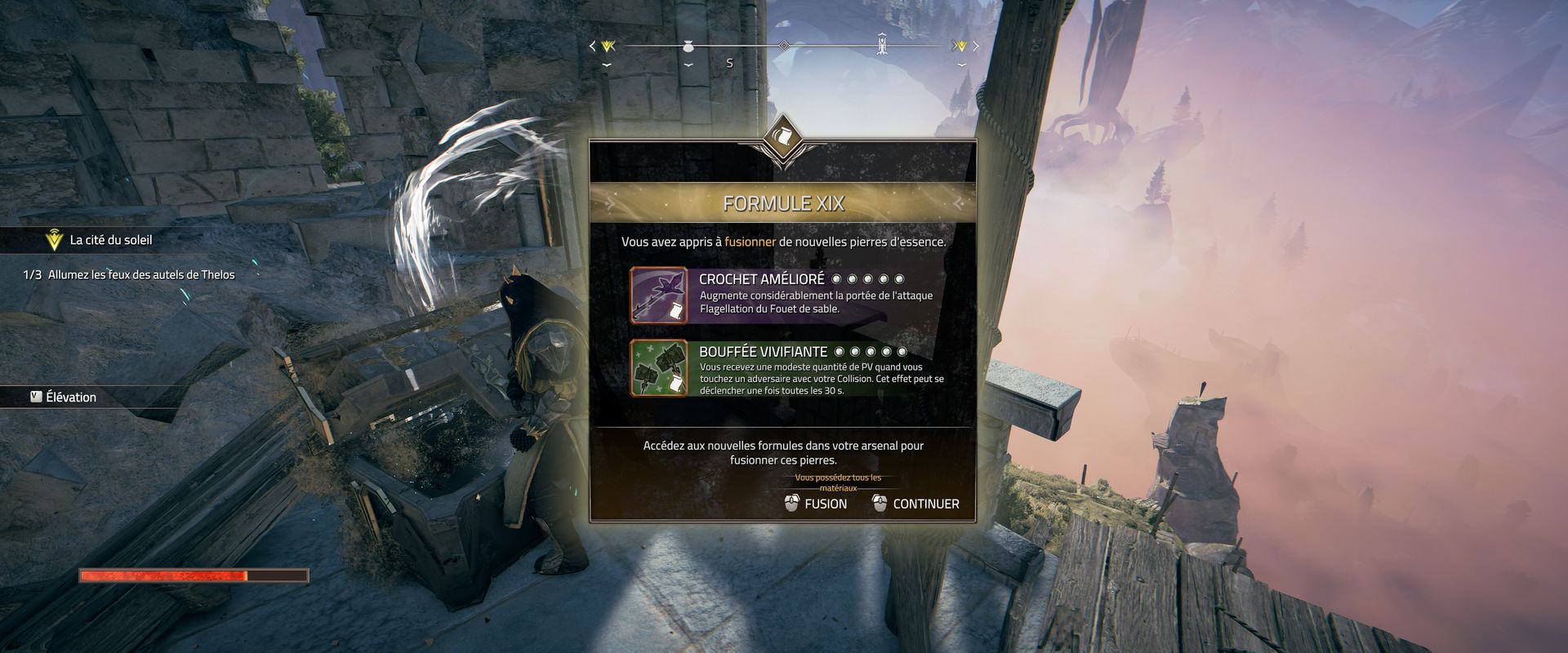The image size is (1568, 653).
Task: Choose FUSION to fuse the stones
Action: (816, 504)
